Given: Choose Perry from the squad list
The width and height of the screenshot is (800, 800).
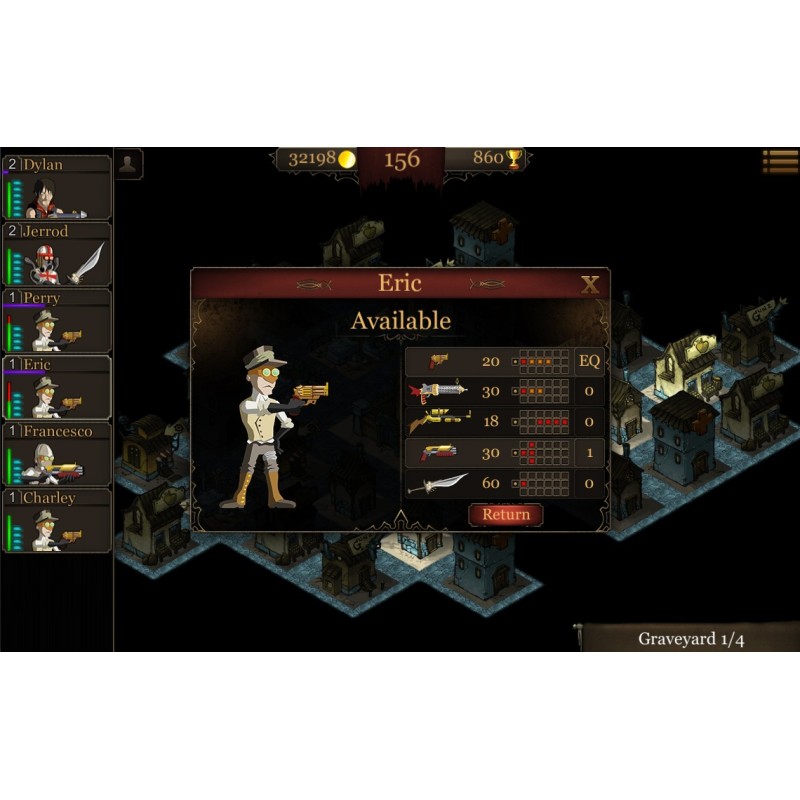Looking at the screenshot, I should pyautogui.click(x=57, y=320).
